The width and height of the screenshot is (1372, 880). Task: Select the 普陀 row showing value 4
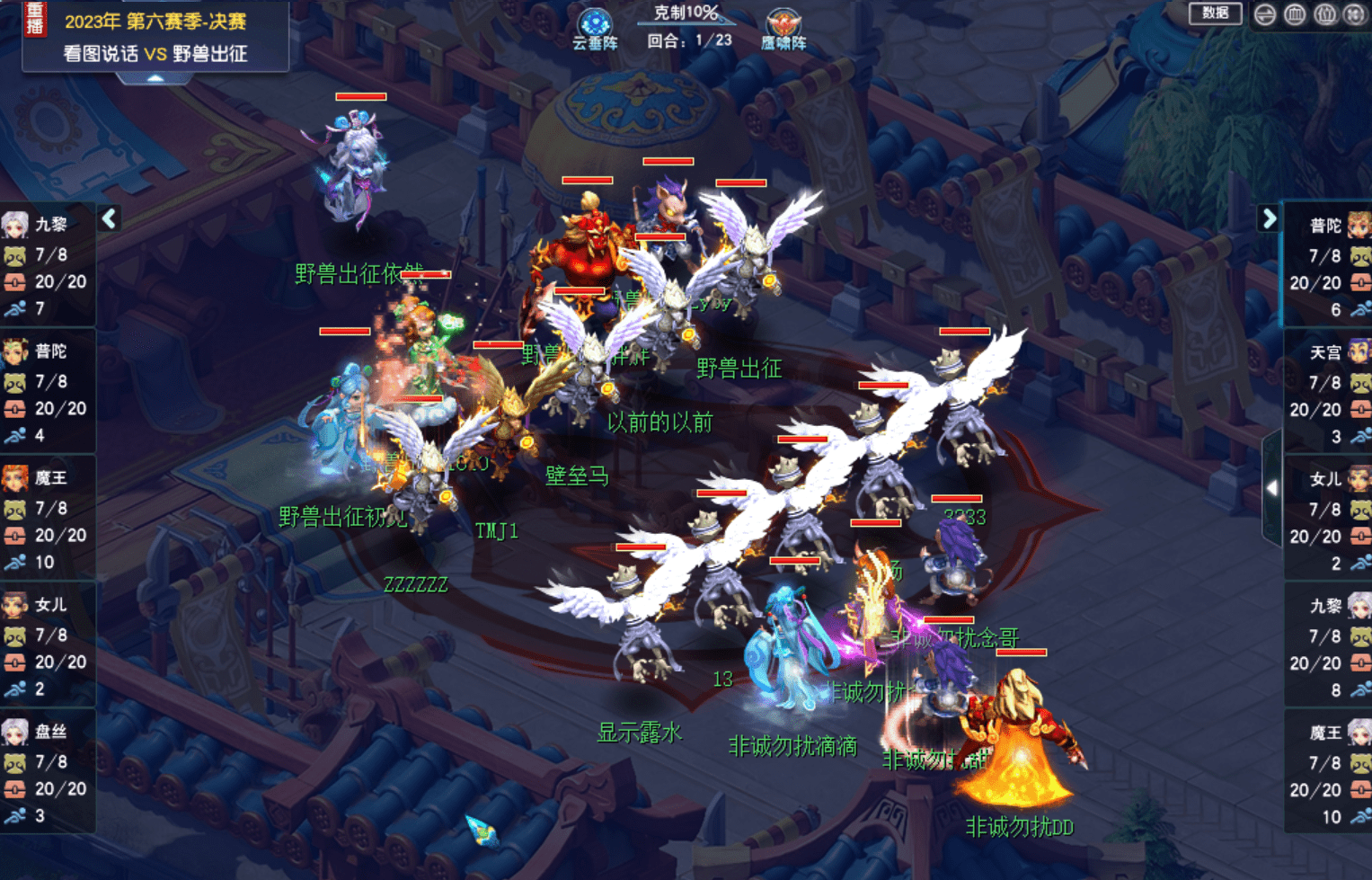pos(48,392)
